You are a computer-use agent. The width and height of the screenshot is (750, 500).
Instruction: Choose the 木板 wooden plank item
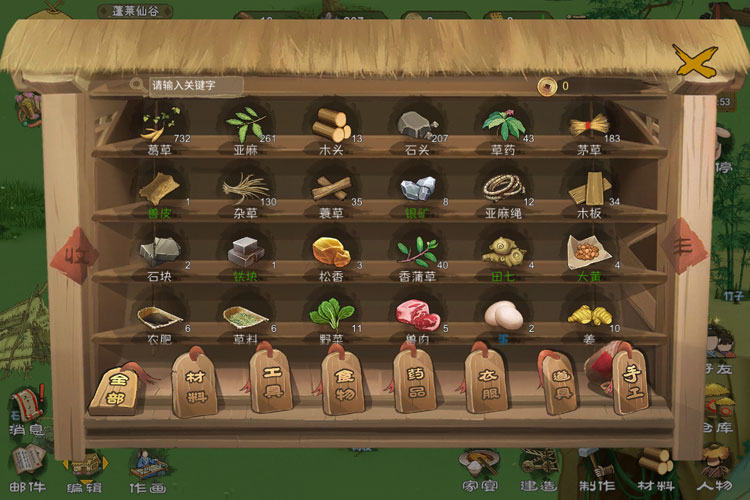pyautogui.click(x=587, y=188)
